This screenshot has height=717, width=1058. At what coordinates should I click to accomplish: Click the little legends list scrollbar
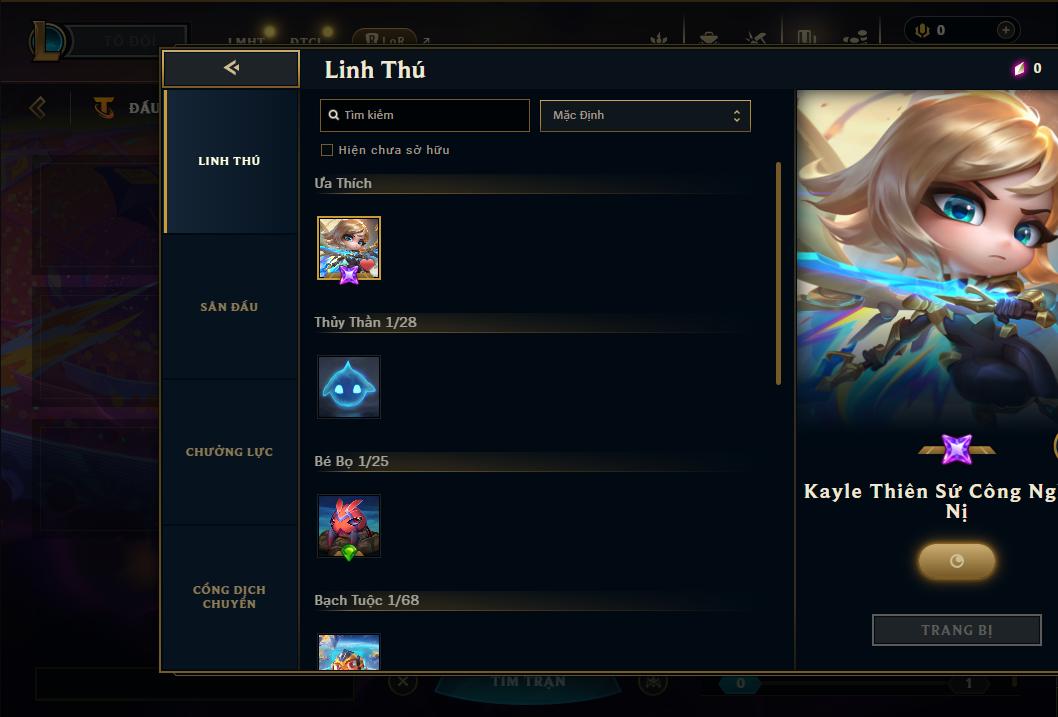click(779, 273)
